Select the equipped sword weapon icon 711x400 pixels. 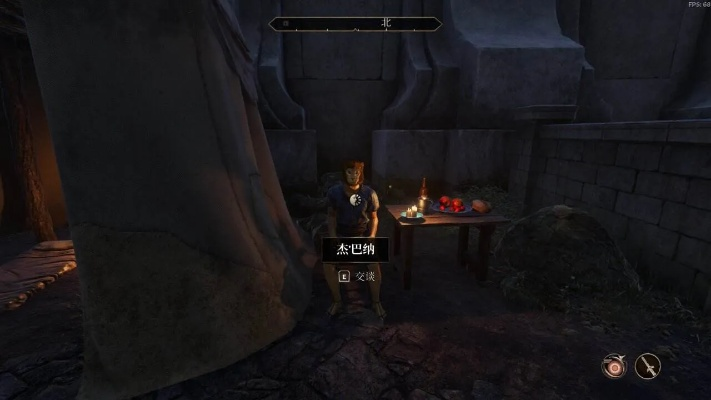[648, 366]
